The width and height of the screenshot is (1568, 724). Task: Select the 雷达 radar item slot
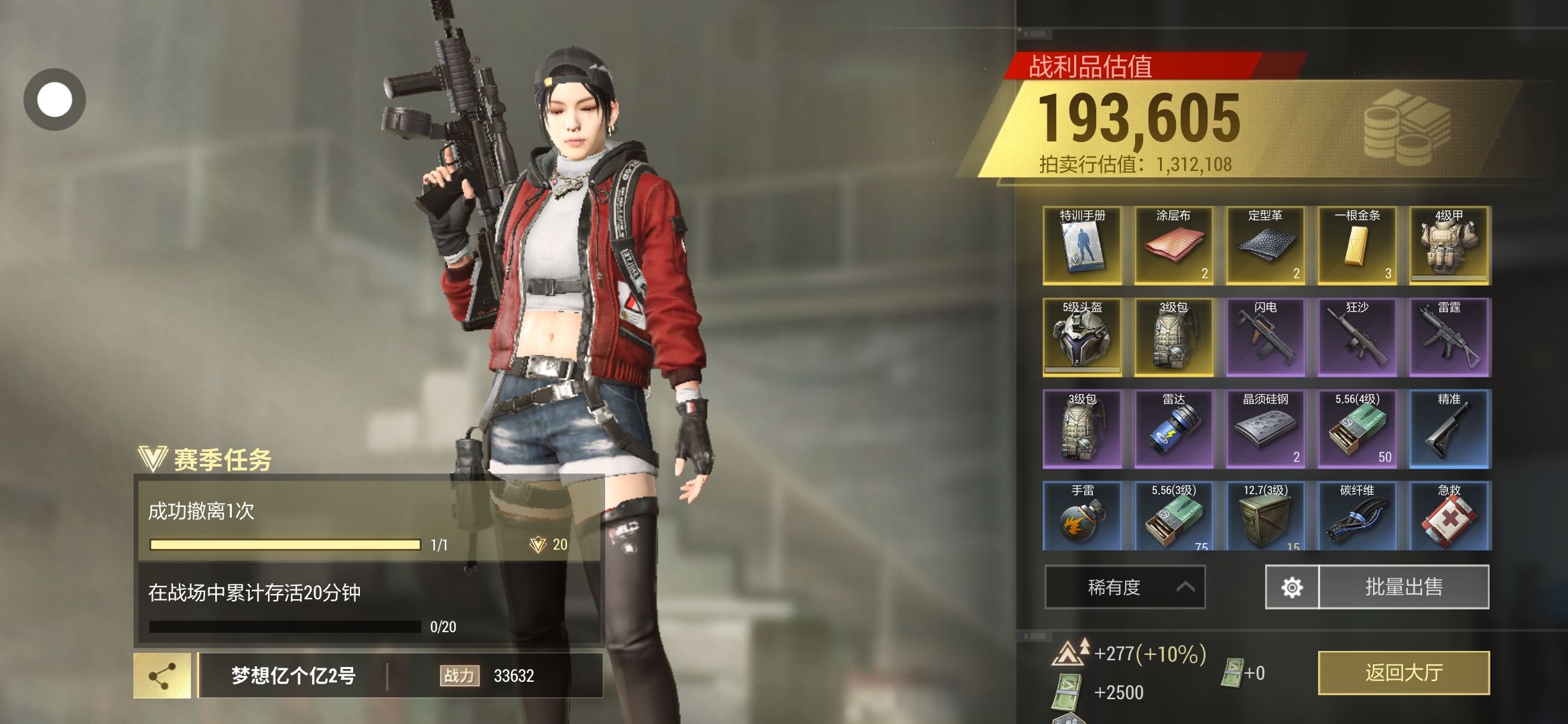coord(1174,429)
